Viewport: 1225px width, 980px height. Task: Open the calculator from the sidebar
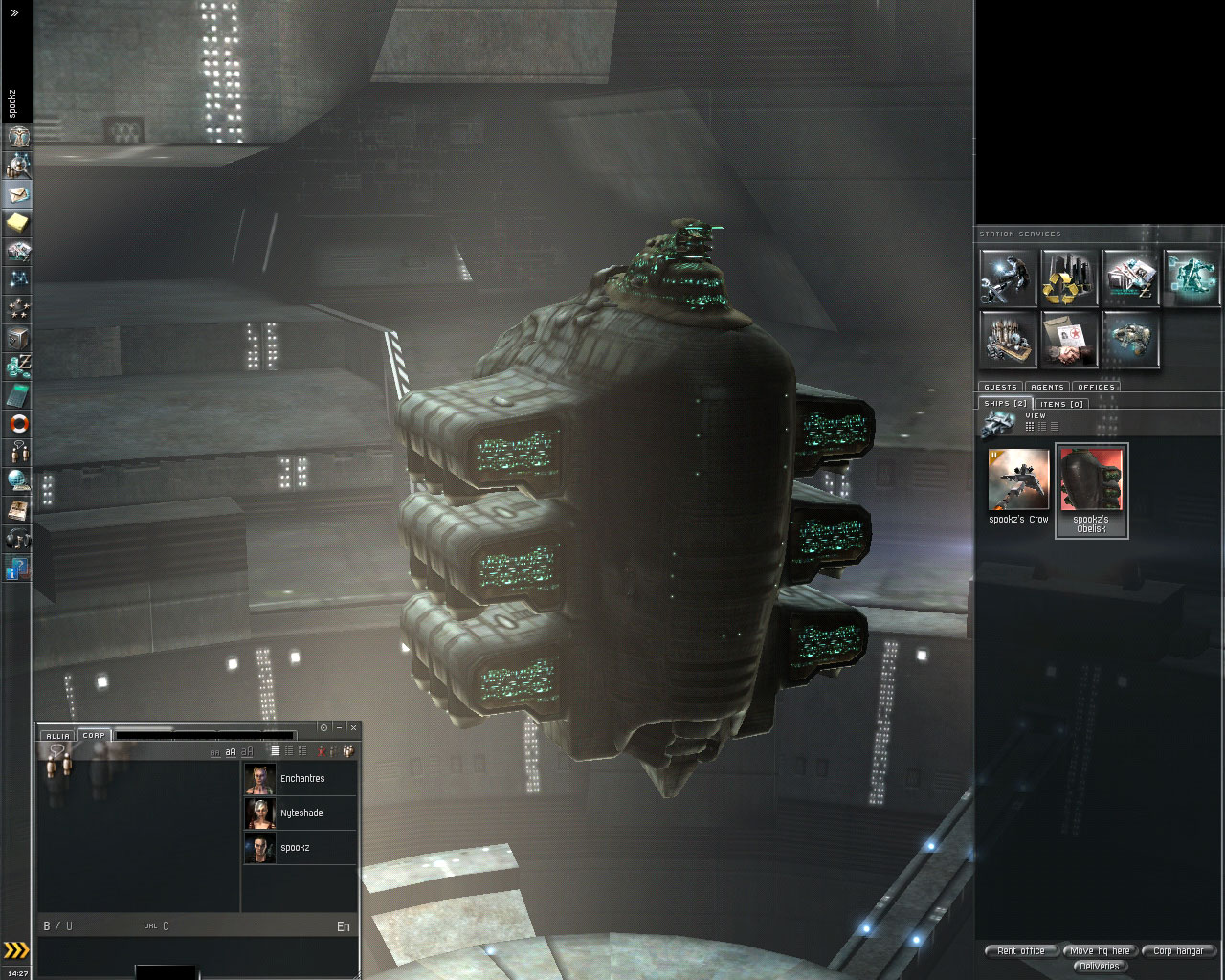click(x=18, y=395)
